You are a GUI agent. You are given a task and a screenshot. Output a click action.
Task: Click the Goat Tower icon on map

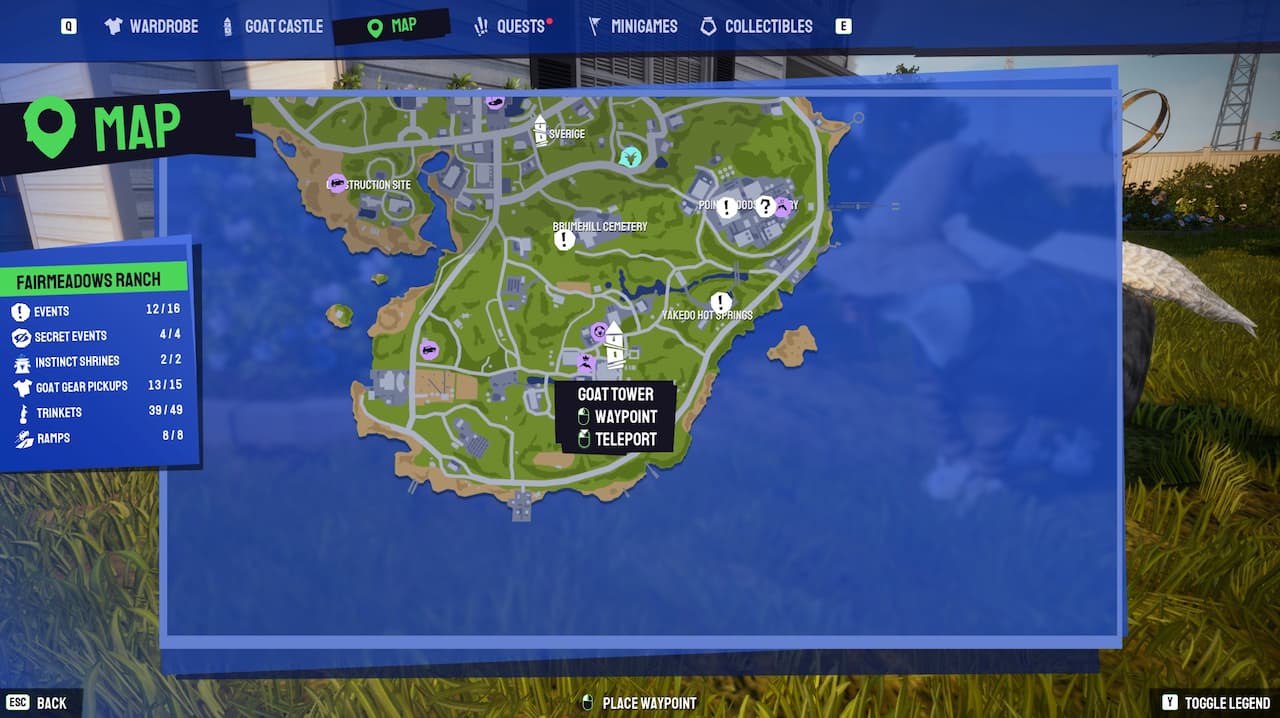pyautogui.click(x=614, y=343)
